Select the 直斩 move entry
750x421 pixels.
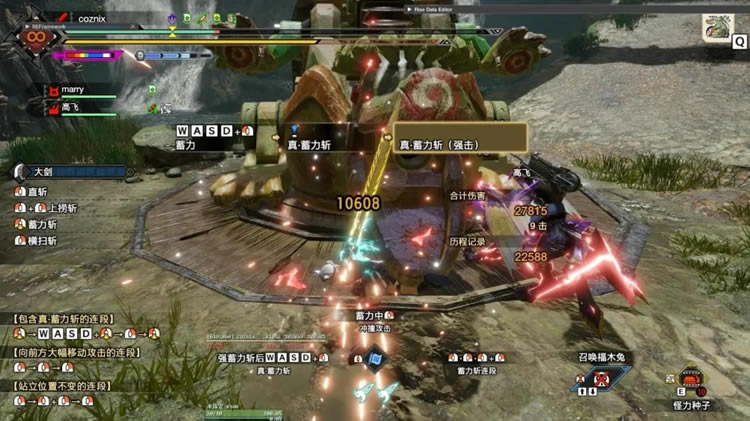click(x=37, y=191)
